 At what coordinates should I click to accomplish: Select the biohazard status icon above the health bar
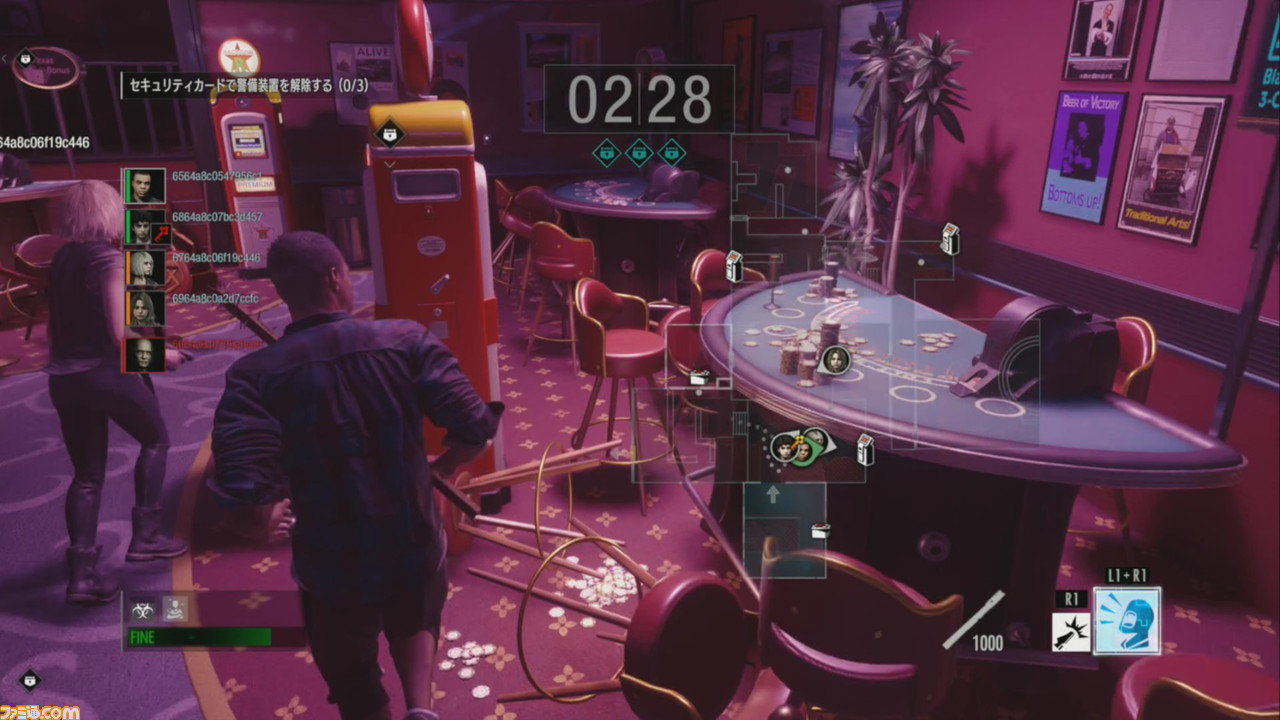point(144,607)
